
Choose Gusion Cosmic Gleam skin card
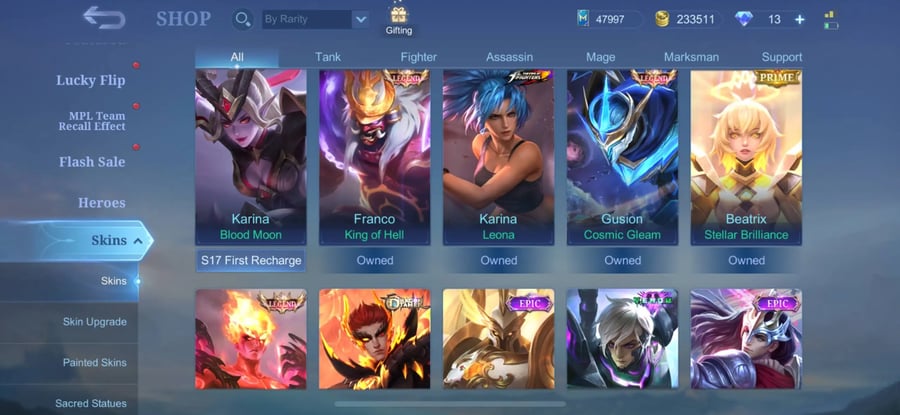622,157
